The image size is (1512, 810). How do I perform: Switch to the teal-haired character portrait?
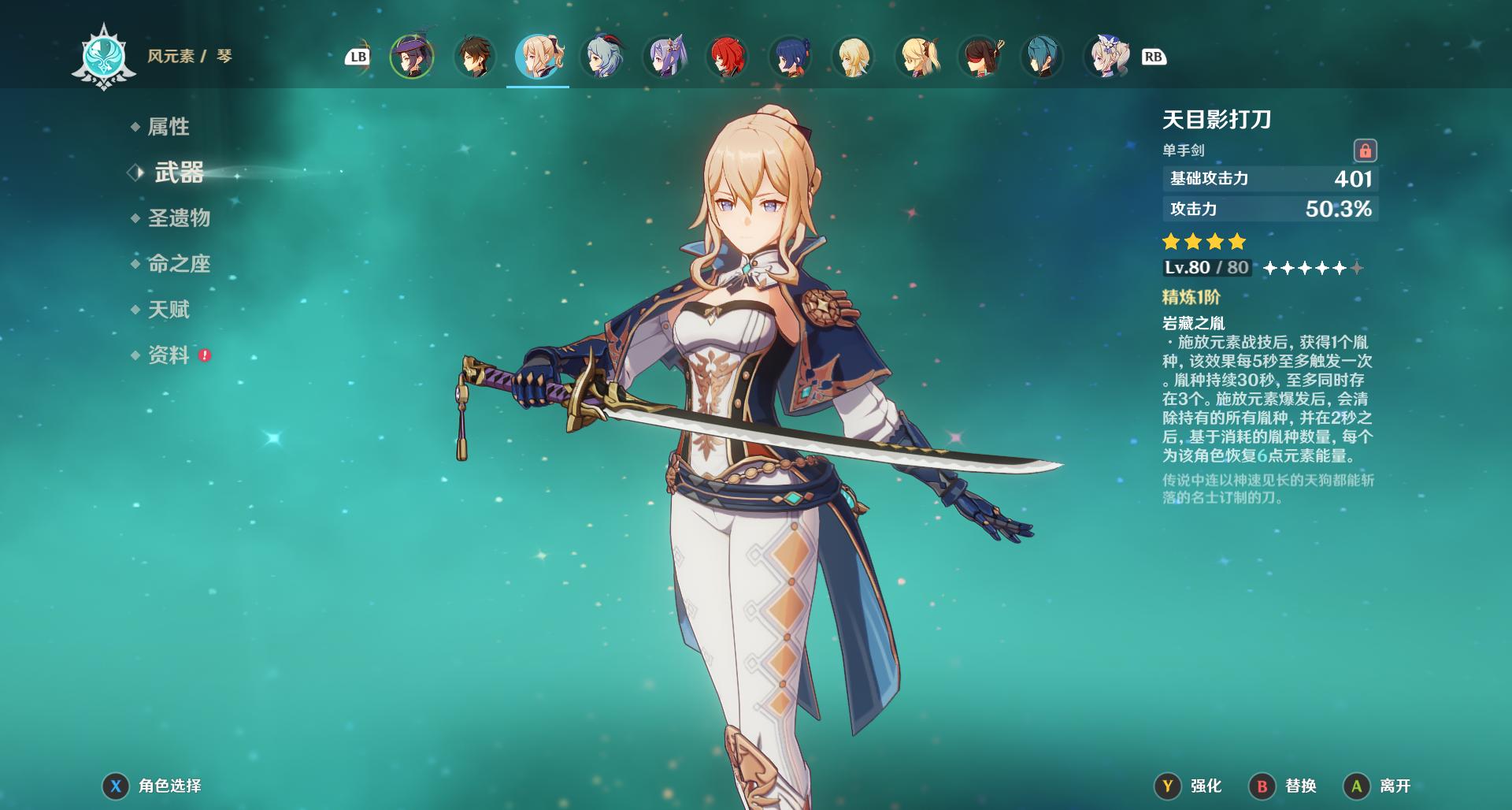(1043, 57)
